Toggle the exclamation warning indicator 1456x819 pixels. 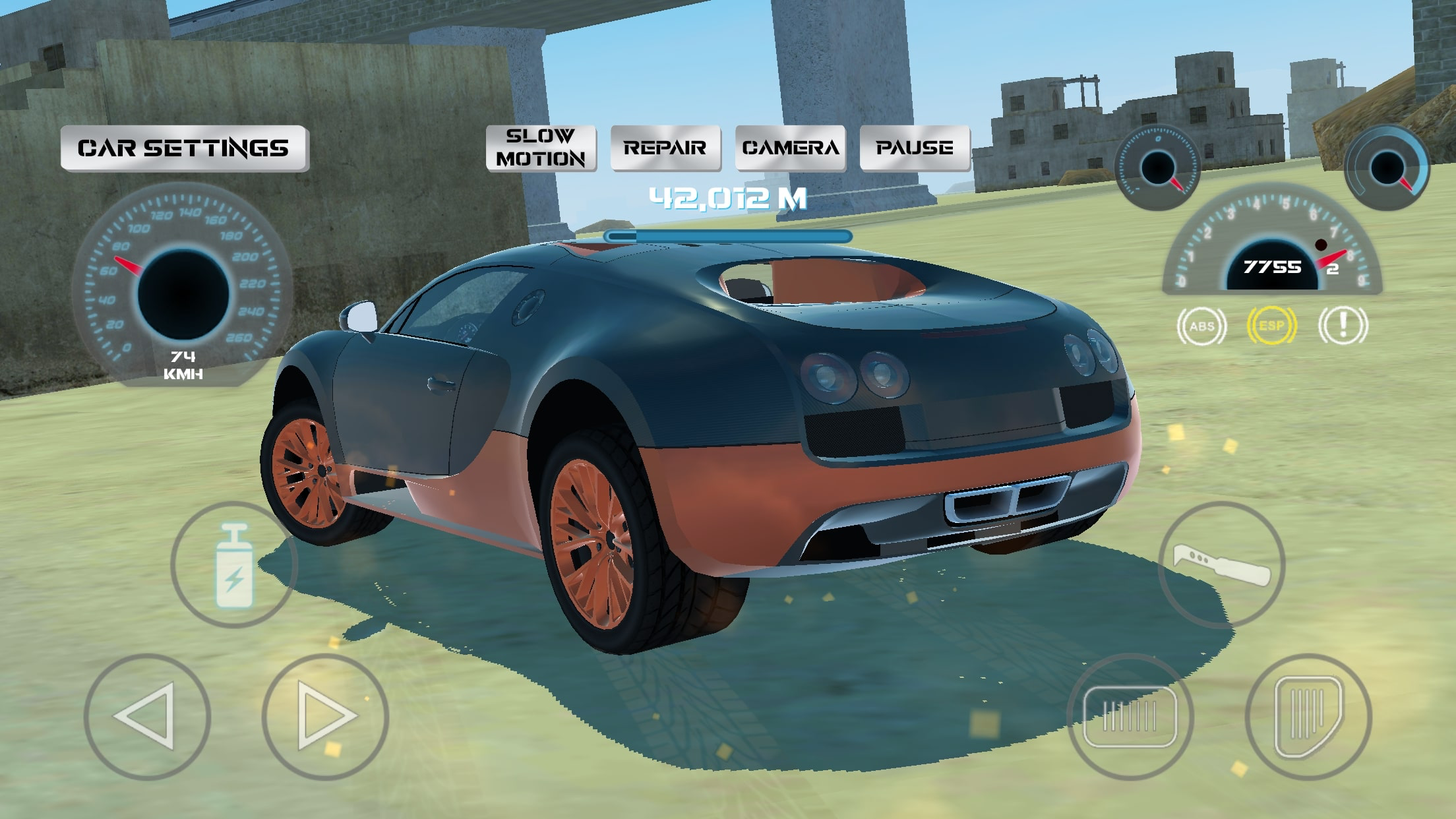coord(1343,326)
